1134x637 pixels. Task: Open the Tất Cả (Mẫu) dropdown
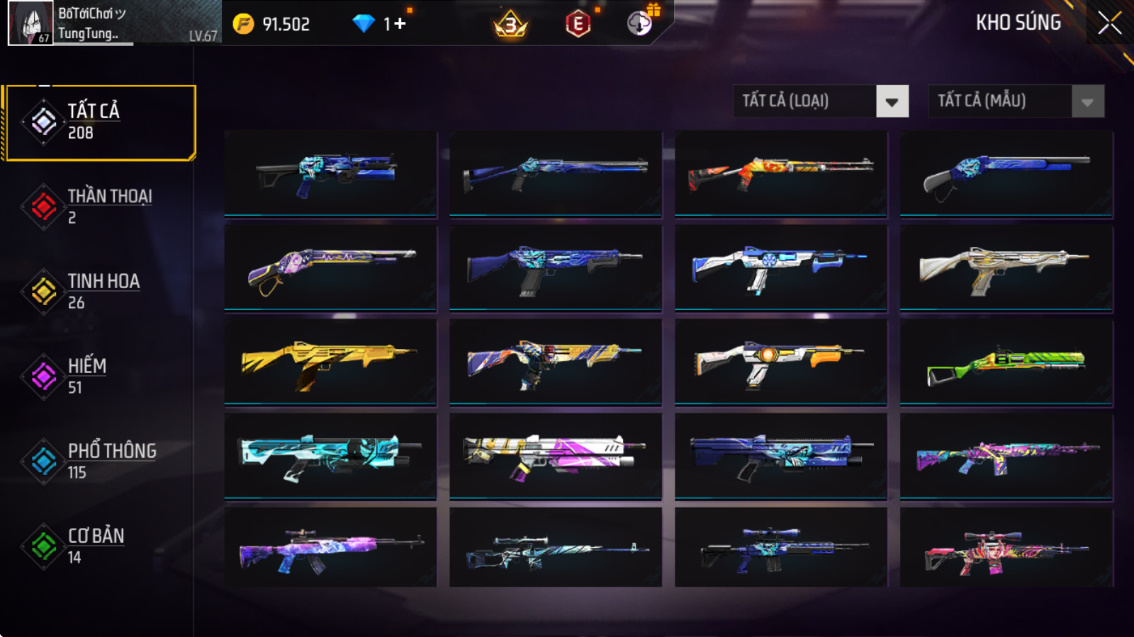1016,101
